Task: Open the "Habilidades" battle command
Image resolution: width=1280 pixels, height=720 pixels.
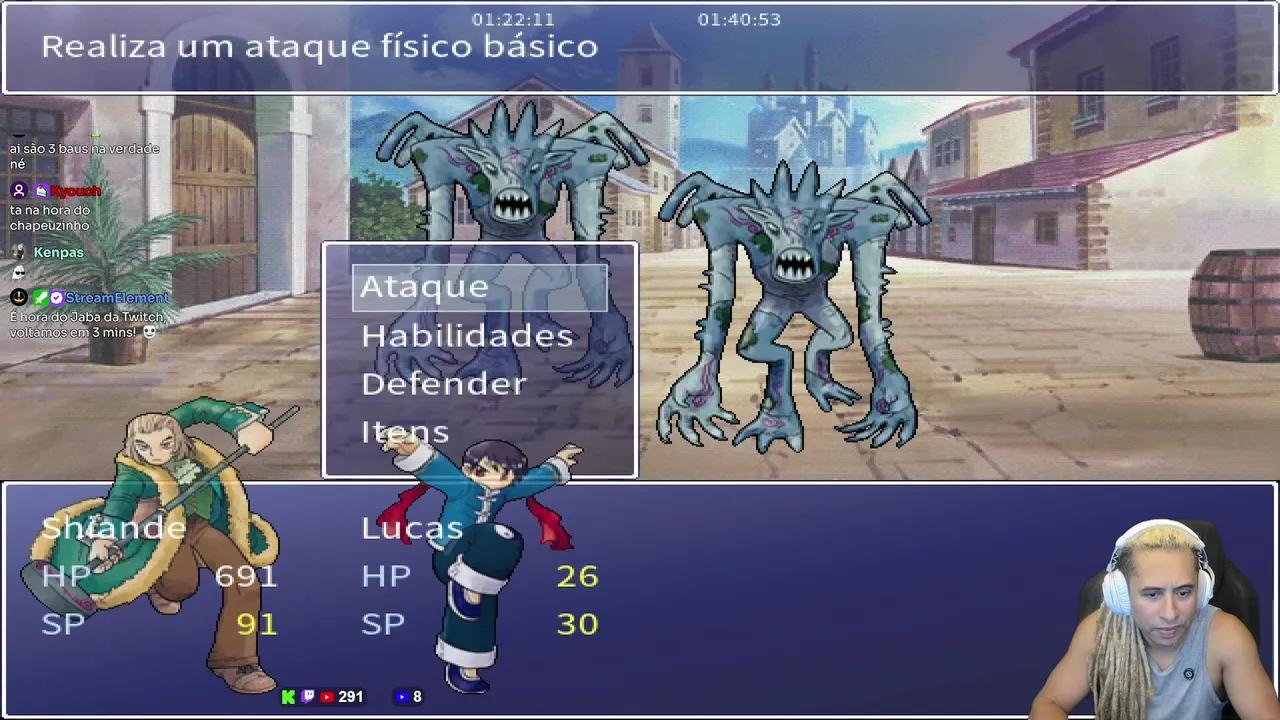Action: (x=467, y=335)
